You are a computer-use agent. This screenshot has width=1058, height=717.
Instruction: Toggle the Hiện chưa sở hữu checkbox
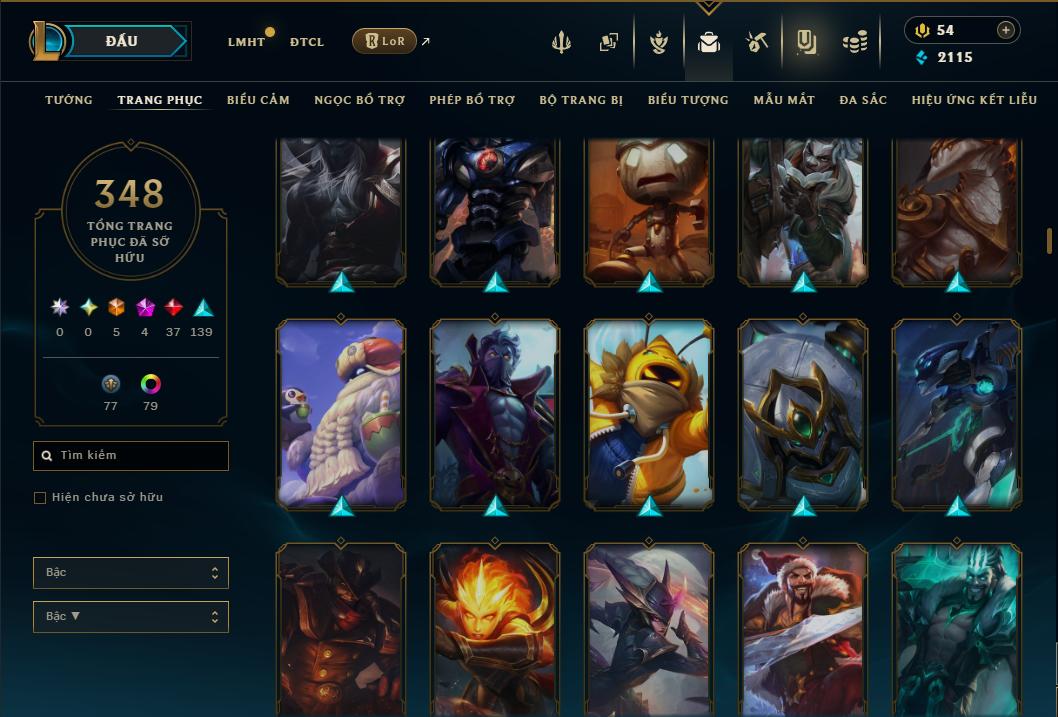tap(40, 498)
